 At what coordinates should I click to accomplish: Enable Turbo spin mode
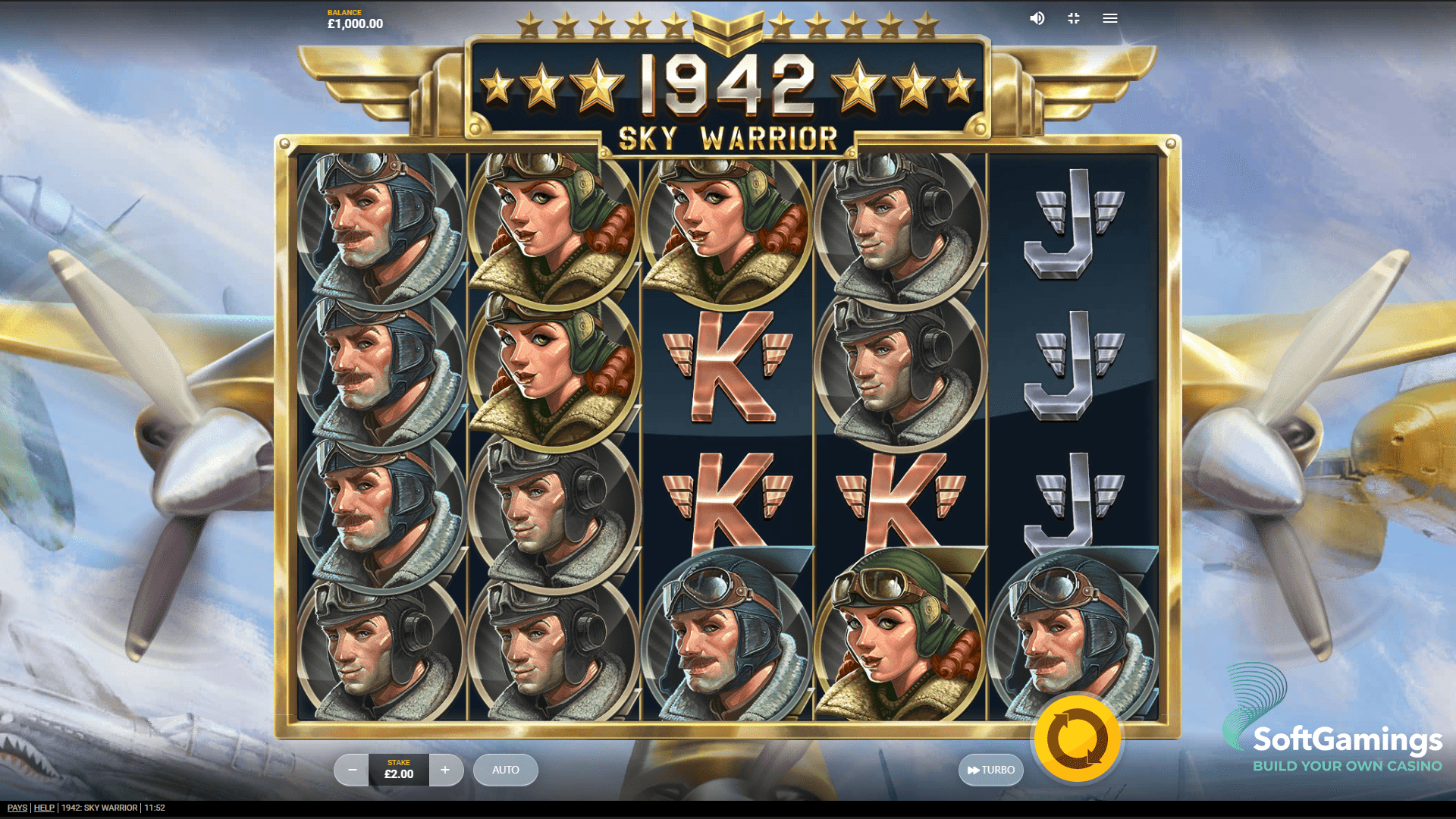[990, 770]
